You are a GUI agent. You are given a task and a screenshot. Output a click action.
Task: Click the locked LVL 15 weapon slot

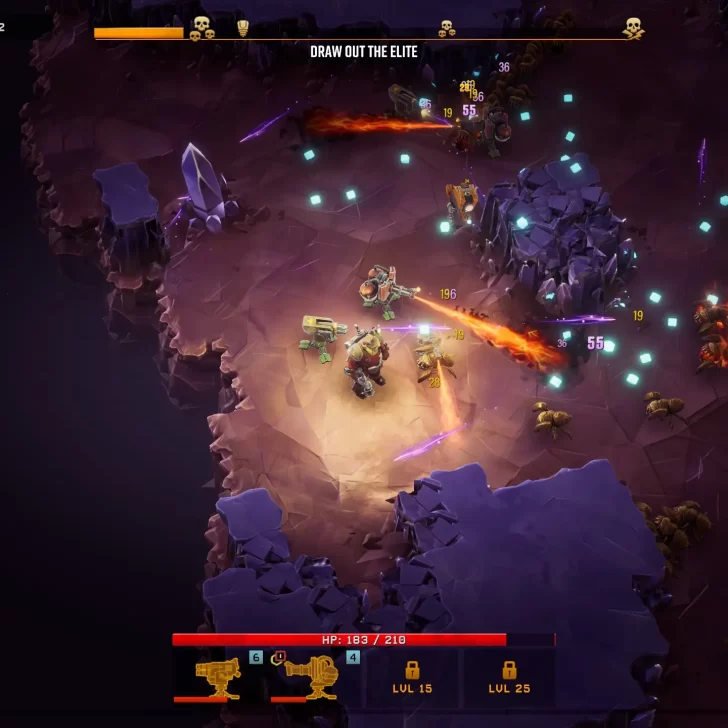411,677
